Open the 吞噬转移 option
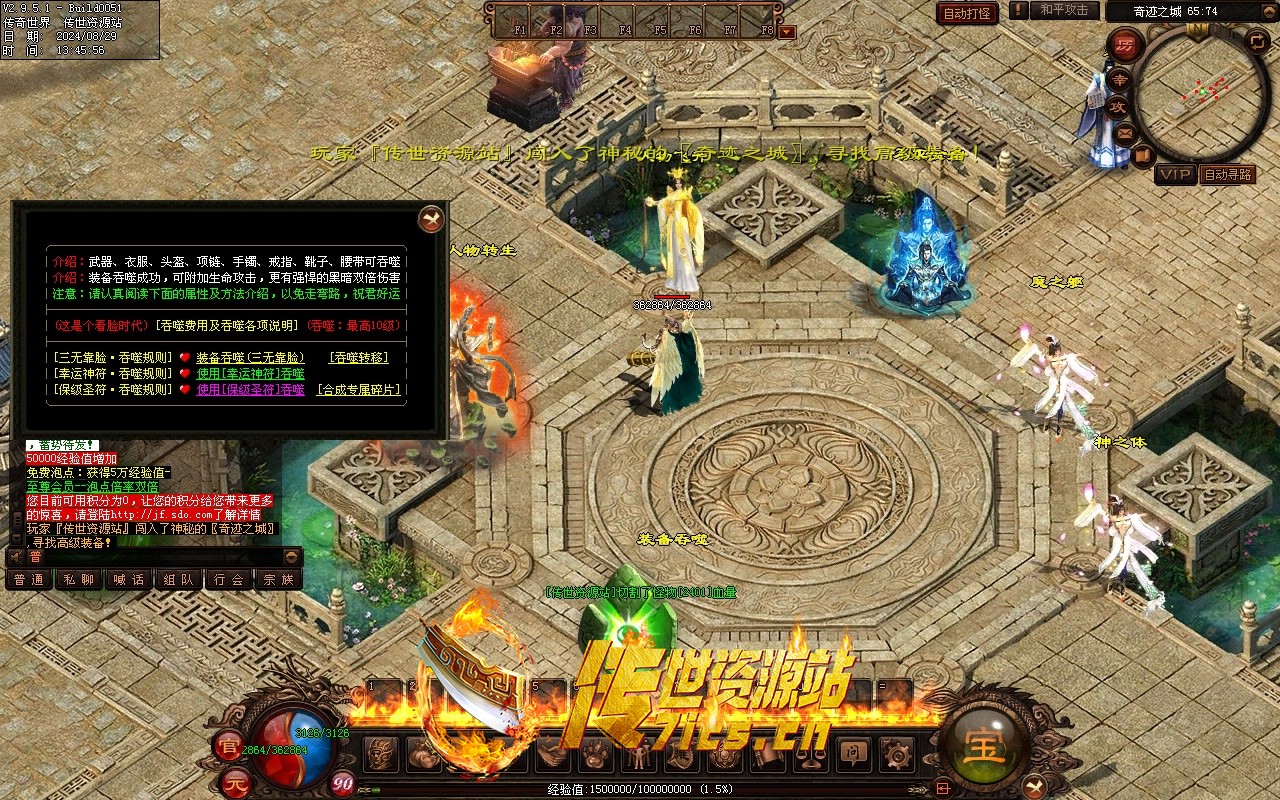The image size is (1280, 800). (x=359, y=357)
